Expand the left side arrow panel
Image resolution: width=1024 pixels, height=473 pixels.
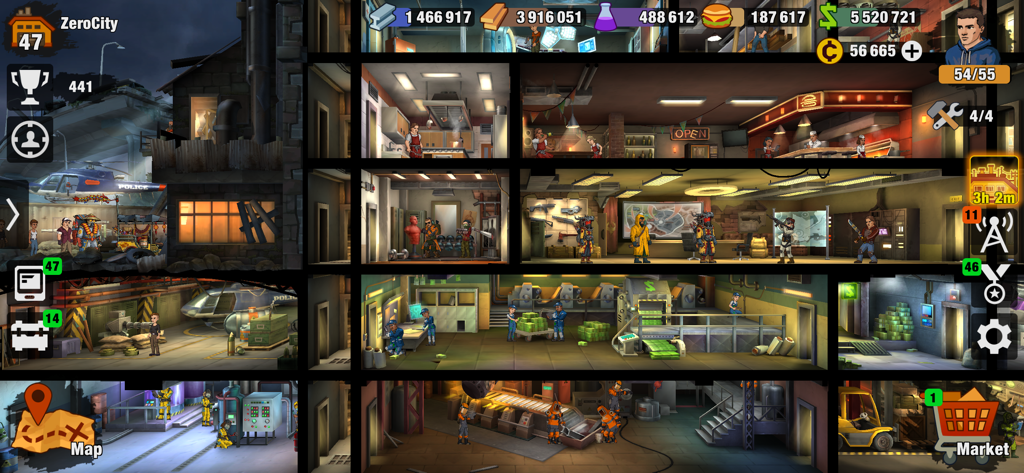coord(13,214)
